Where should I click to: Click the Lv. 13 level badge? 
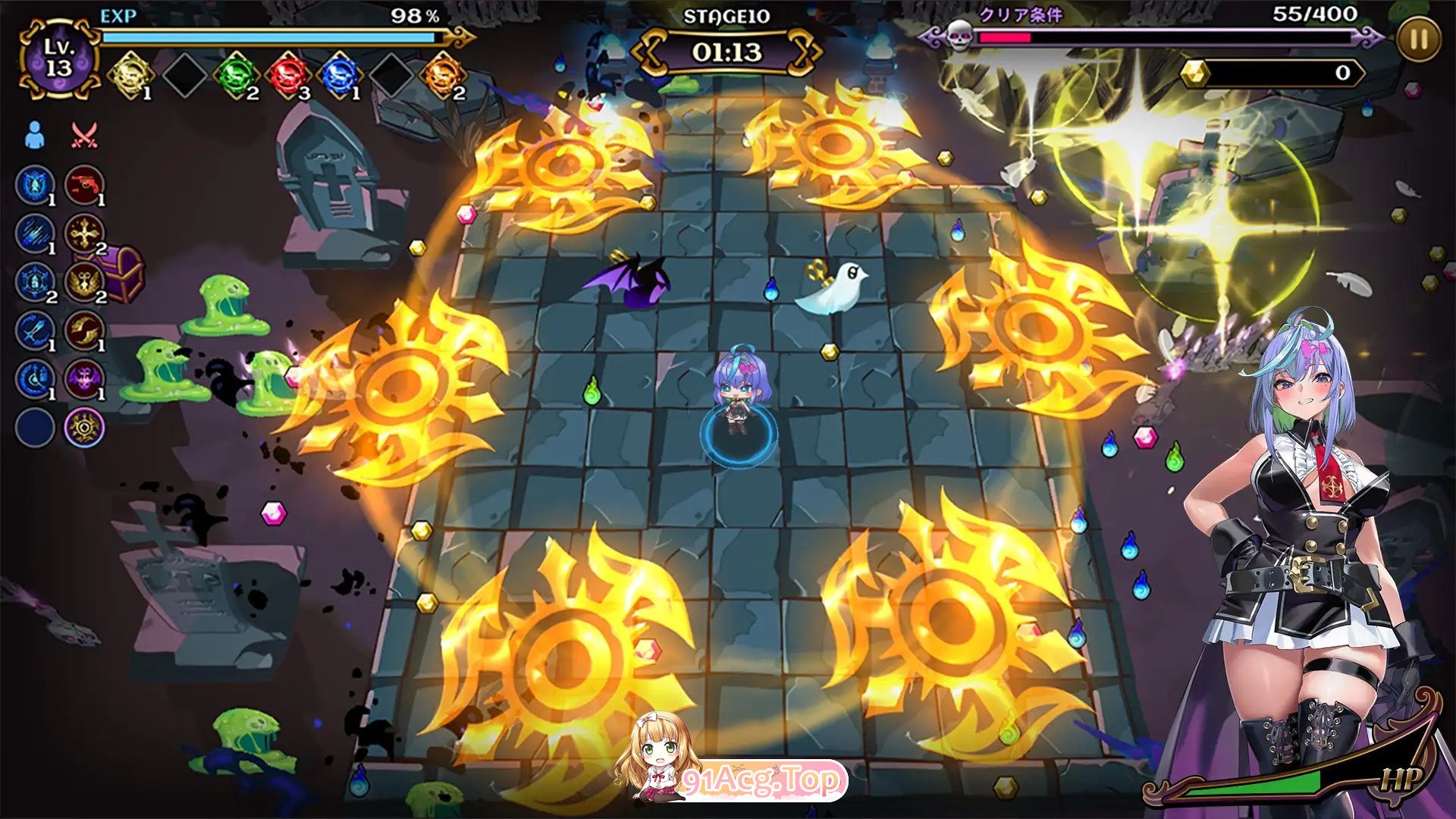(58, 58)
